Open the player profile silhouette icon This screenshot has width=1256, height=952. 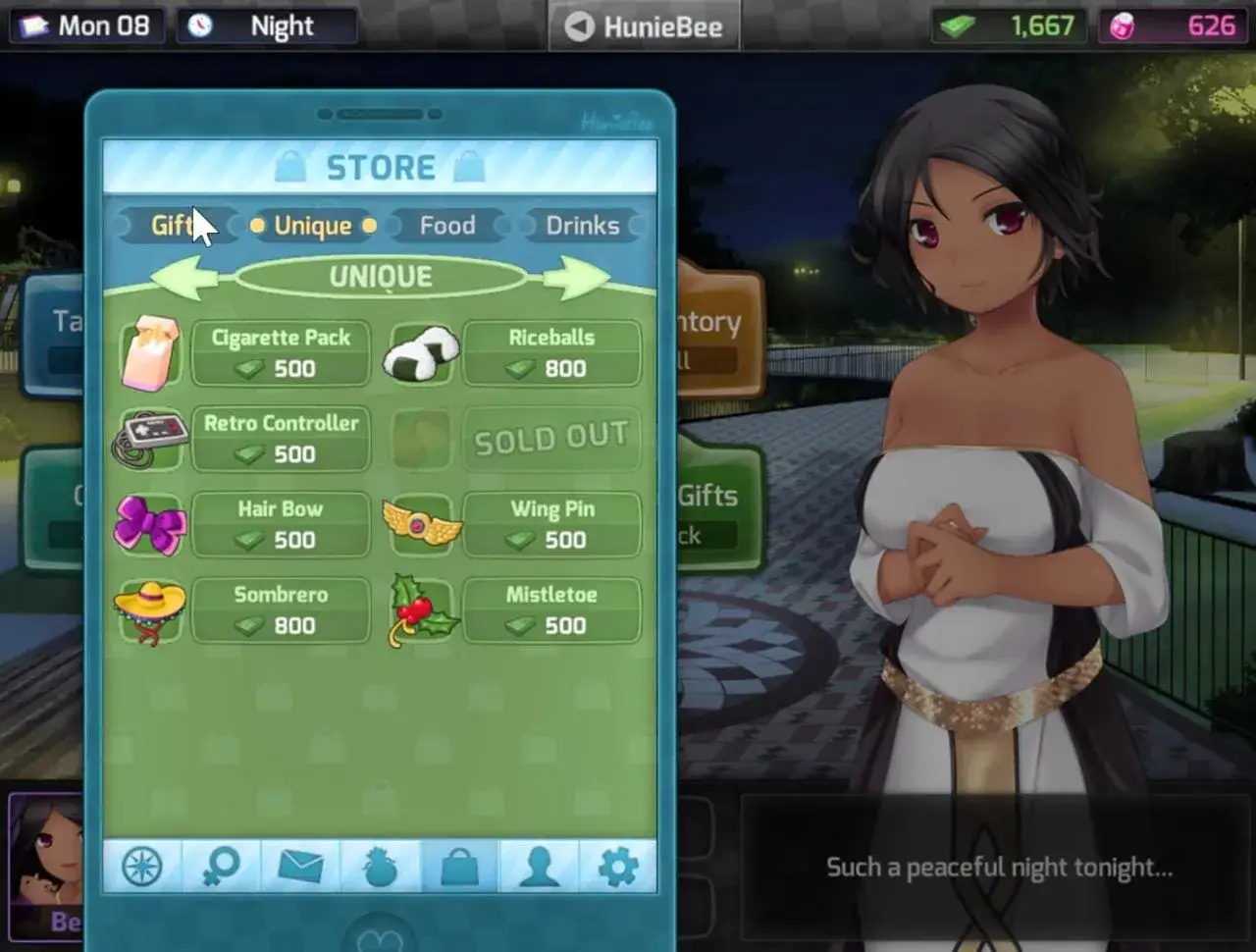coord(537,867)
